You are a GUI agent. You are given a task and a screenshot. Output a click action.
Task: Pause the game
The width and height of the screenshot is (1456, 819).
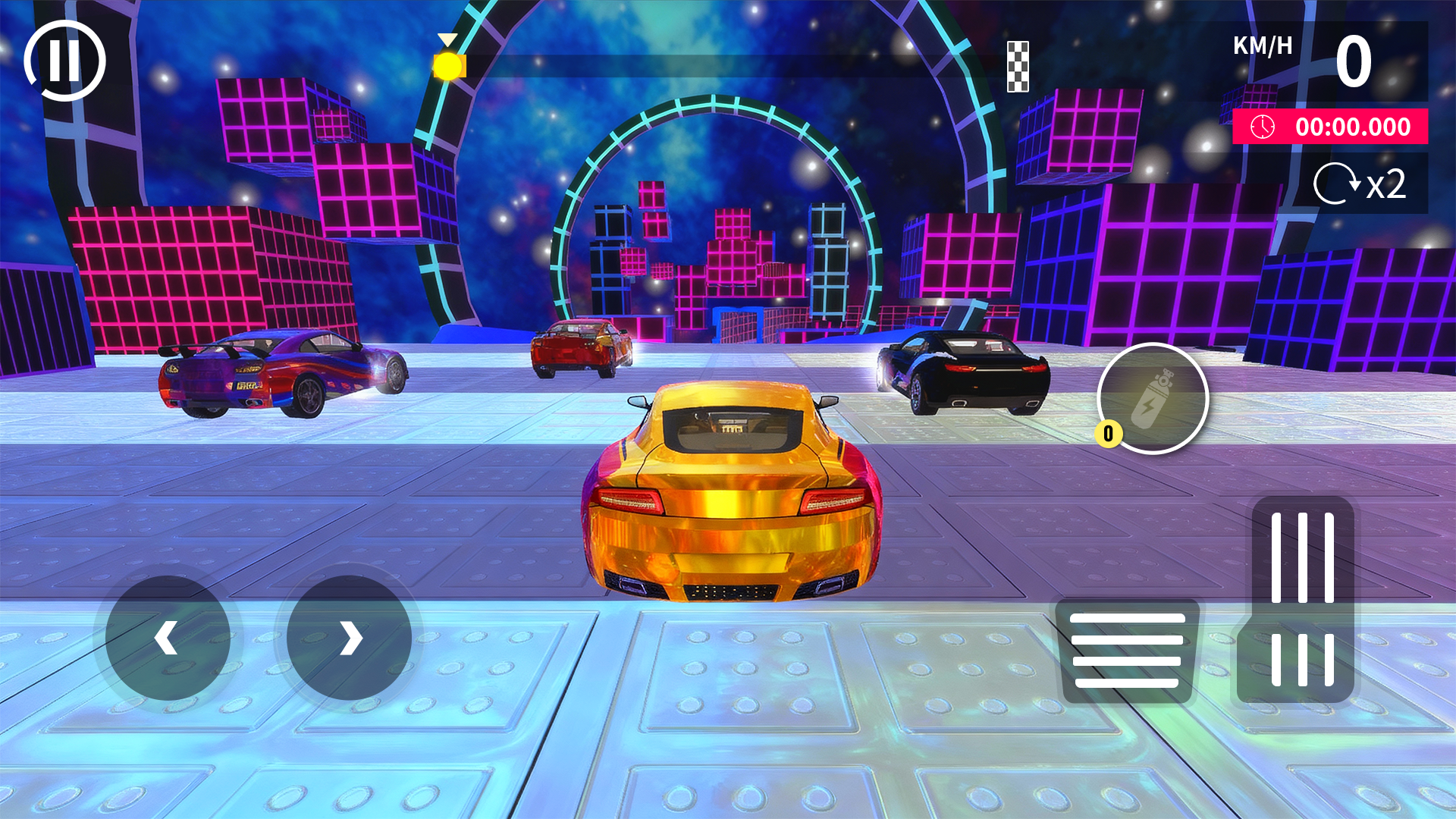coord(65,61)
